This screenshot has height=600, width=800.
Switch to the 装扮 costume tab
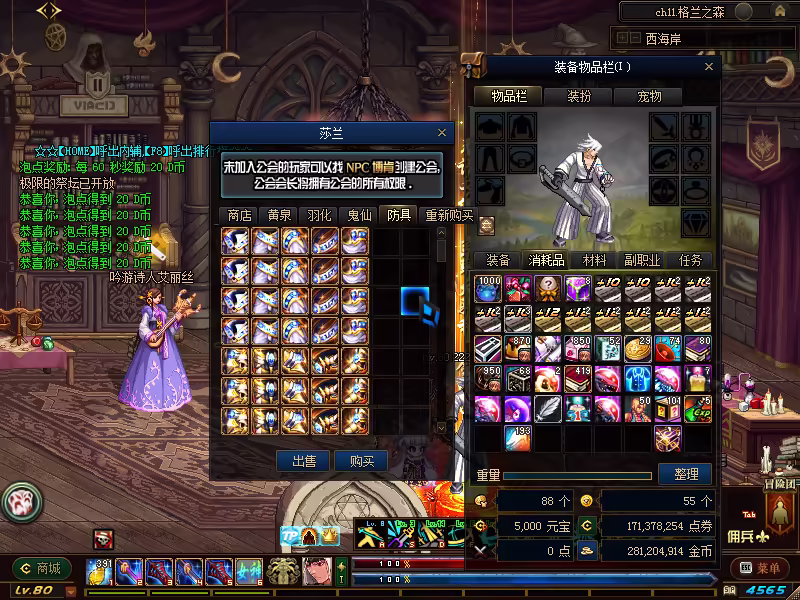click(579, 97)
